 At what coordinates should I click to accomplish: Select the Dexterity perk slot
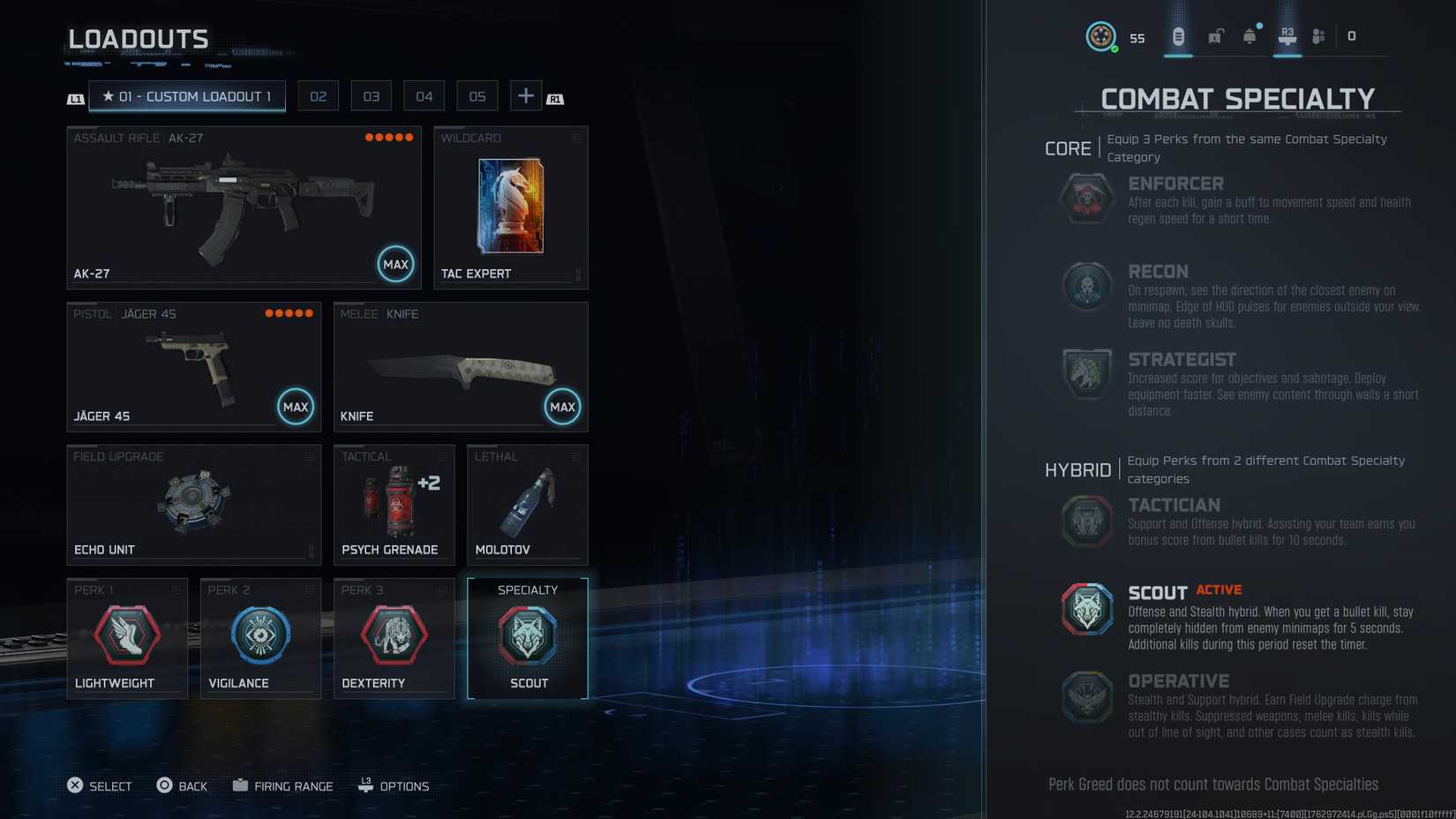[394, 638]
